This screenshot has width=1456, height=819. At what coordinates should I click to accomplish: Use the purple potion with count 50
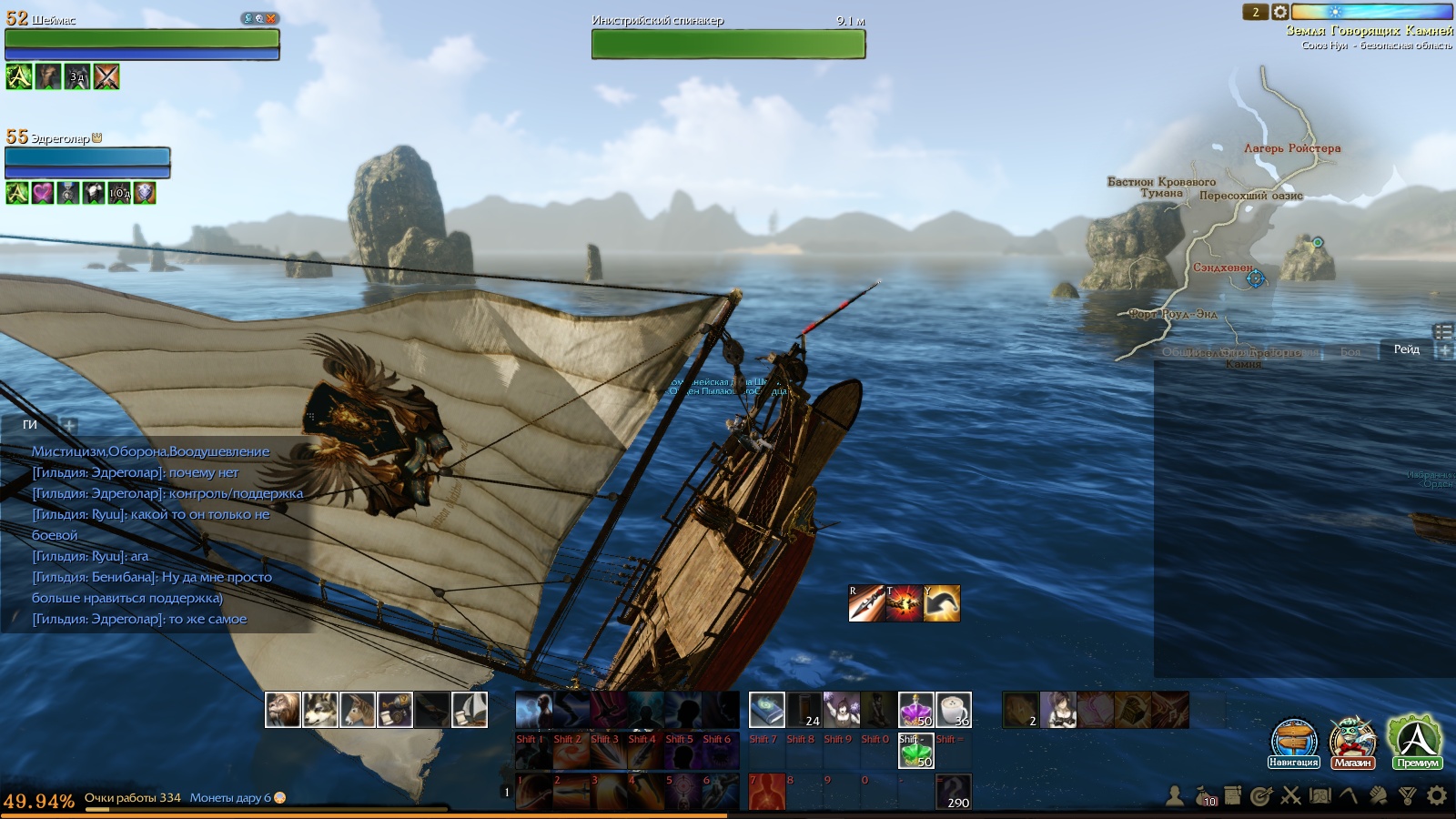(x=915, y=710)
